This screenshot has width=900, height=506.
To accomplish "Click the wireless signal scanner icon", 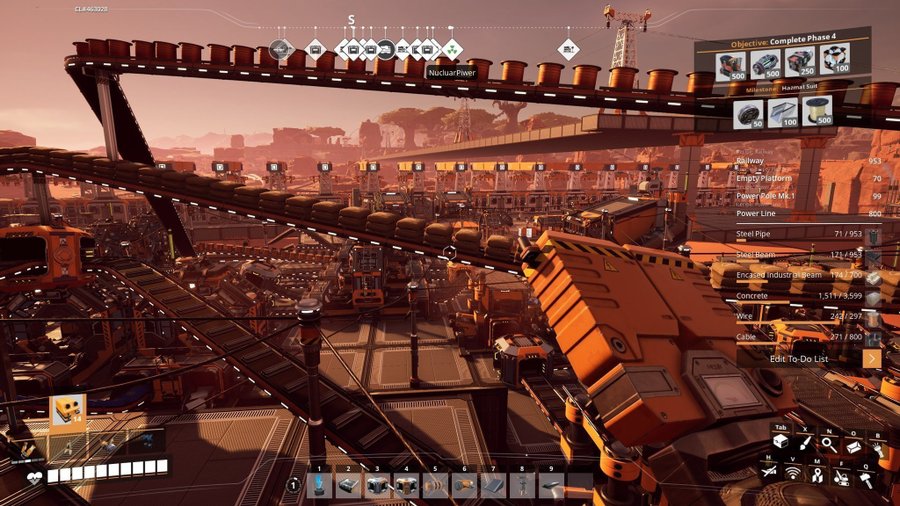I will pos(793,472).
